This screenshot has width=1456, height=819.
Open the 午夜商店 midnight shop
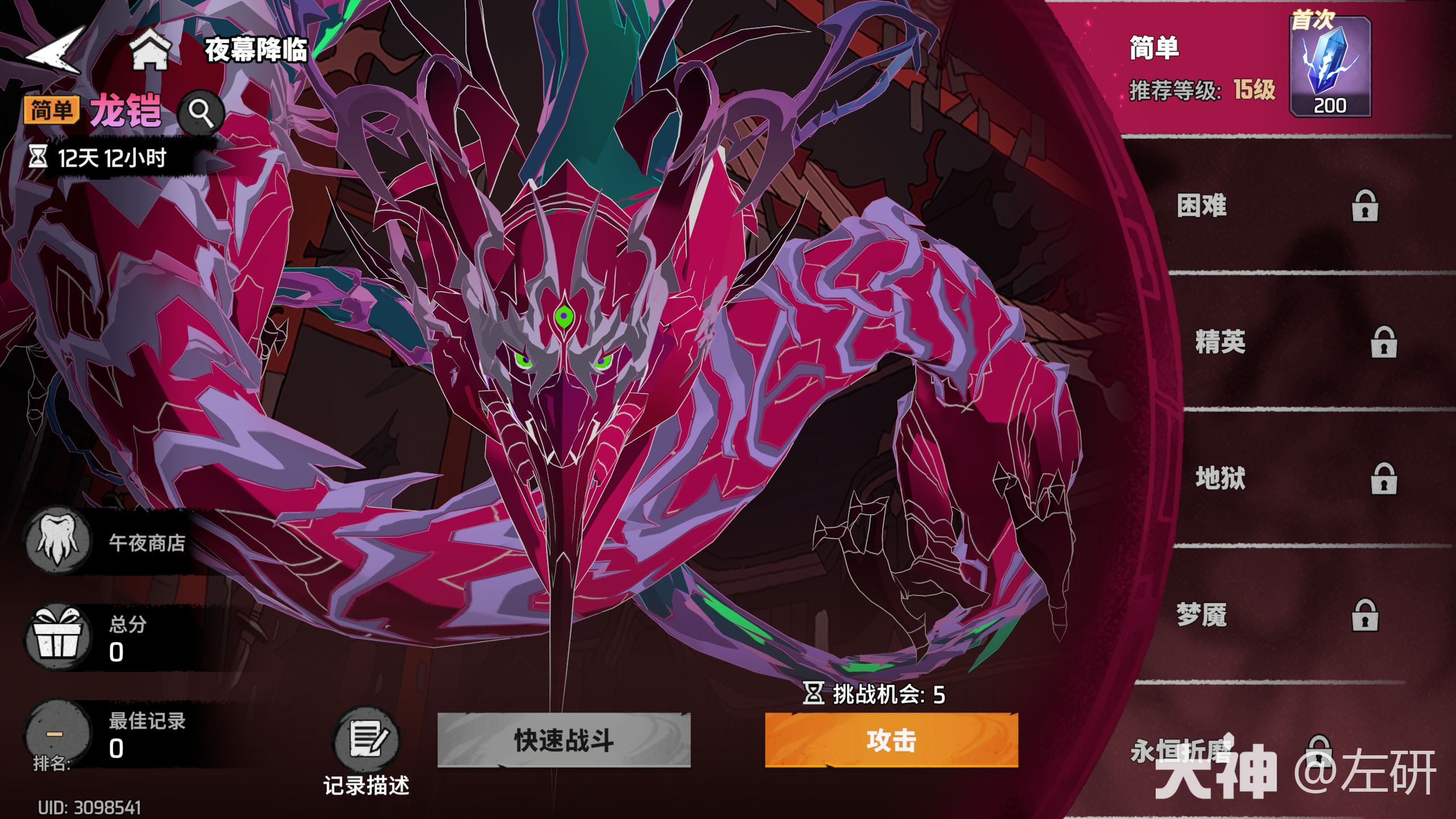point(57,540)
